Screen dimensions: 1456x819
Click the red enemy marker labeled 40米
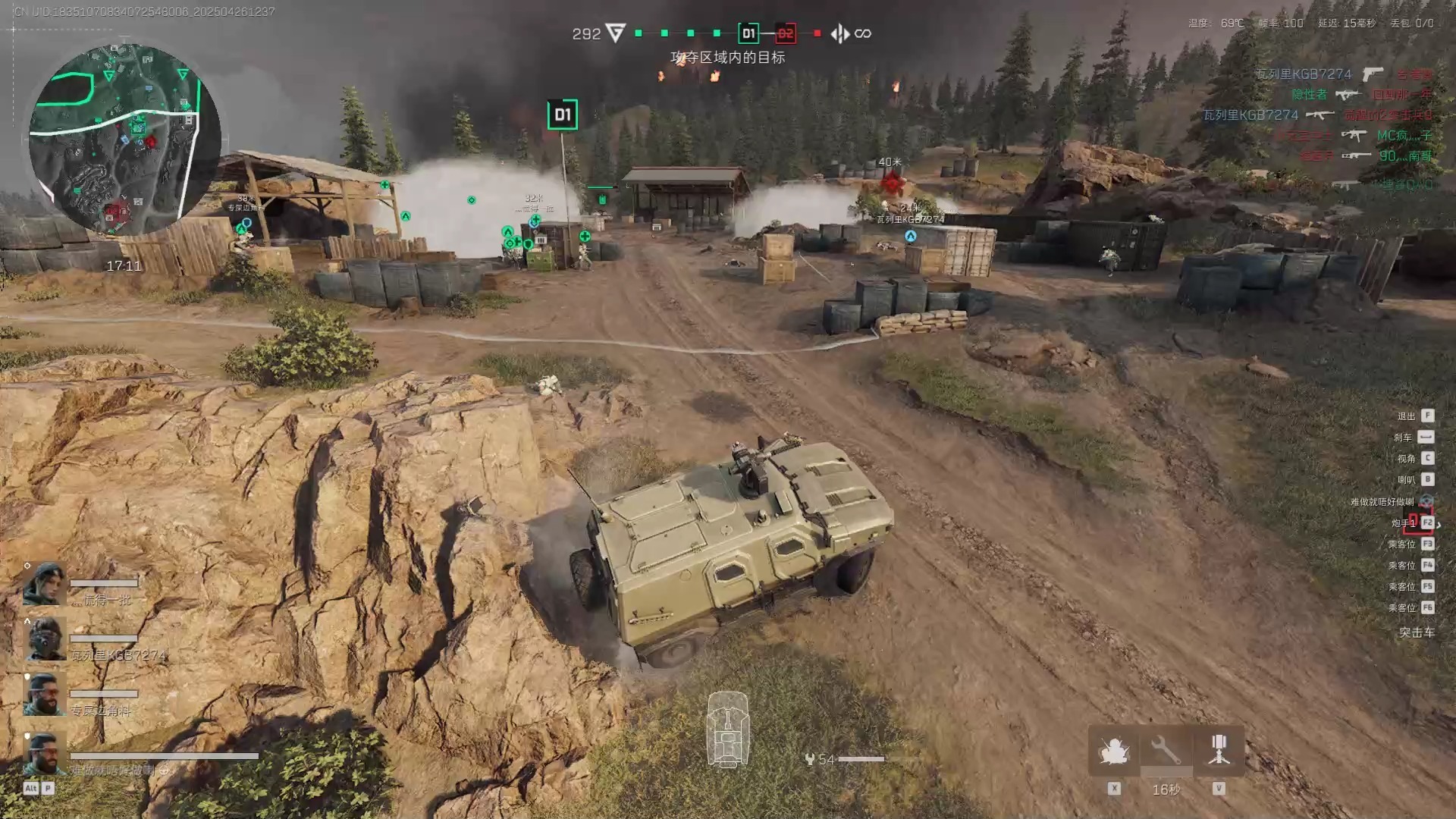pyautogui.click(x=891, y=182)
